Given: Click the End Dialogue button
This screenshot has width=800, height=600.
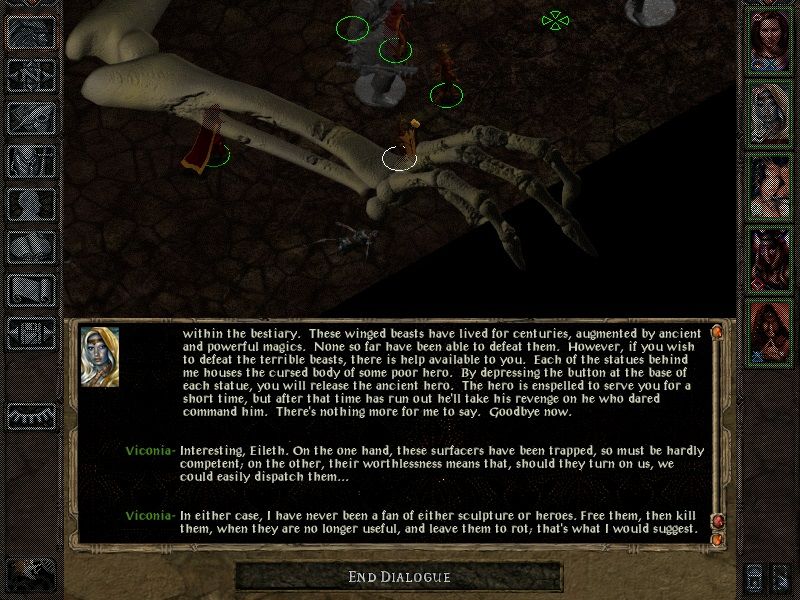Looking at the screenshot, I should 399,577.
